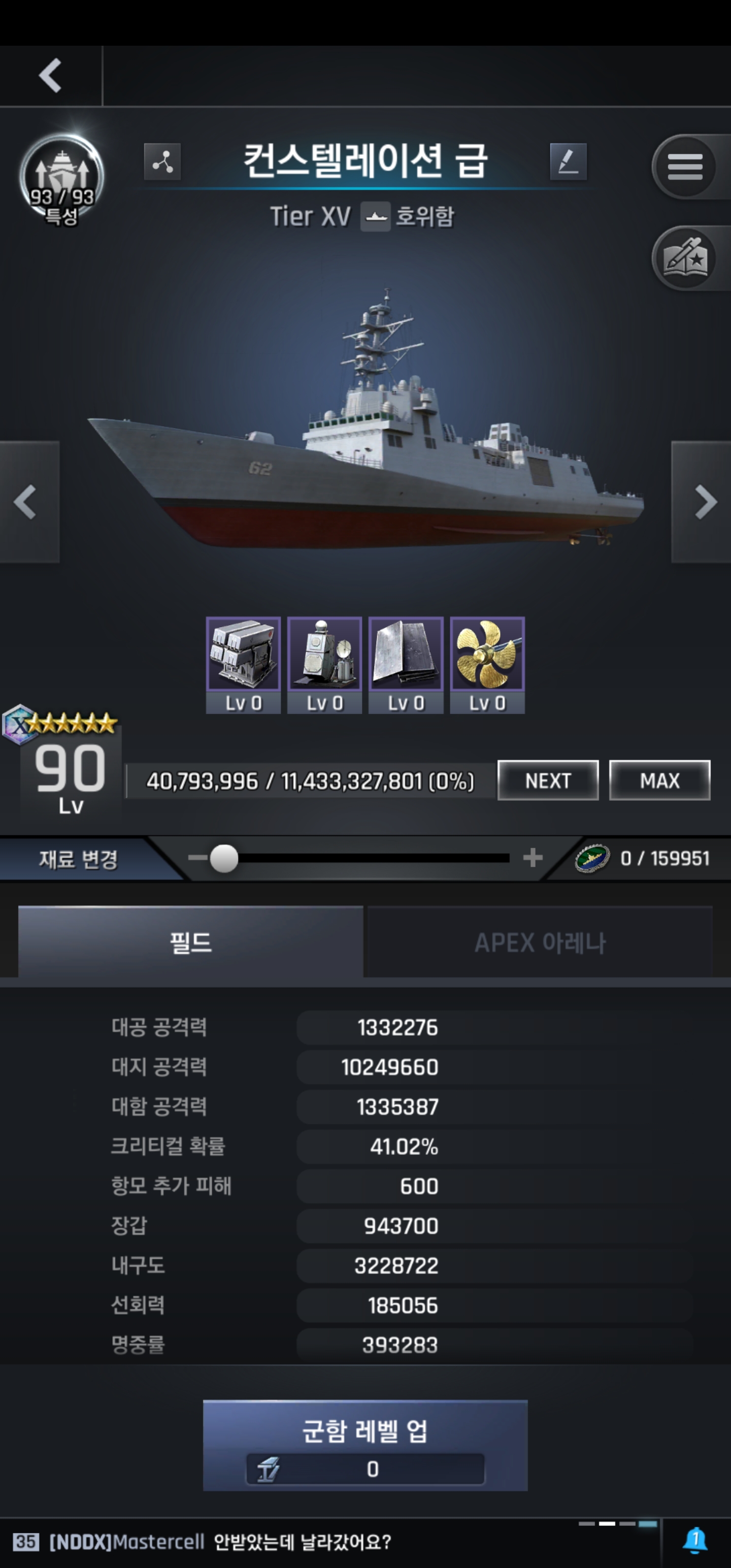Open the 93/93 ship traits badge
Image resolution: width=731 pixels, height=1568 pixels.
tap(61, 180)
